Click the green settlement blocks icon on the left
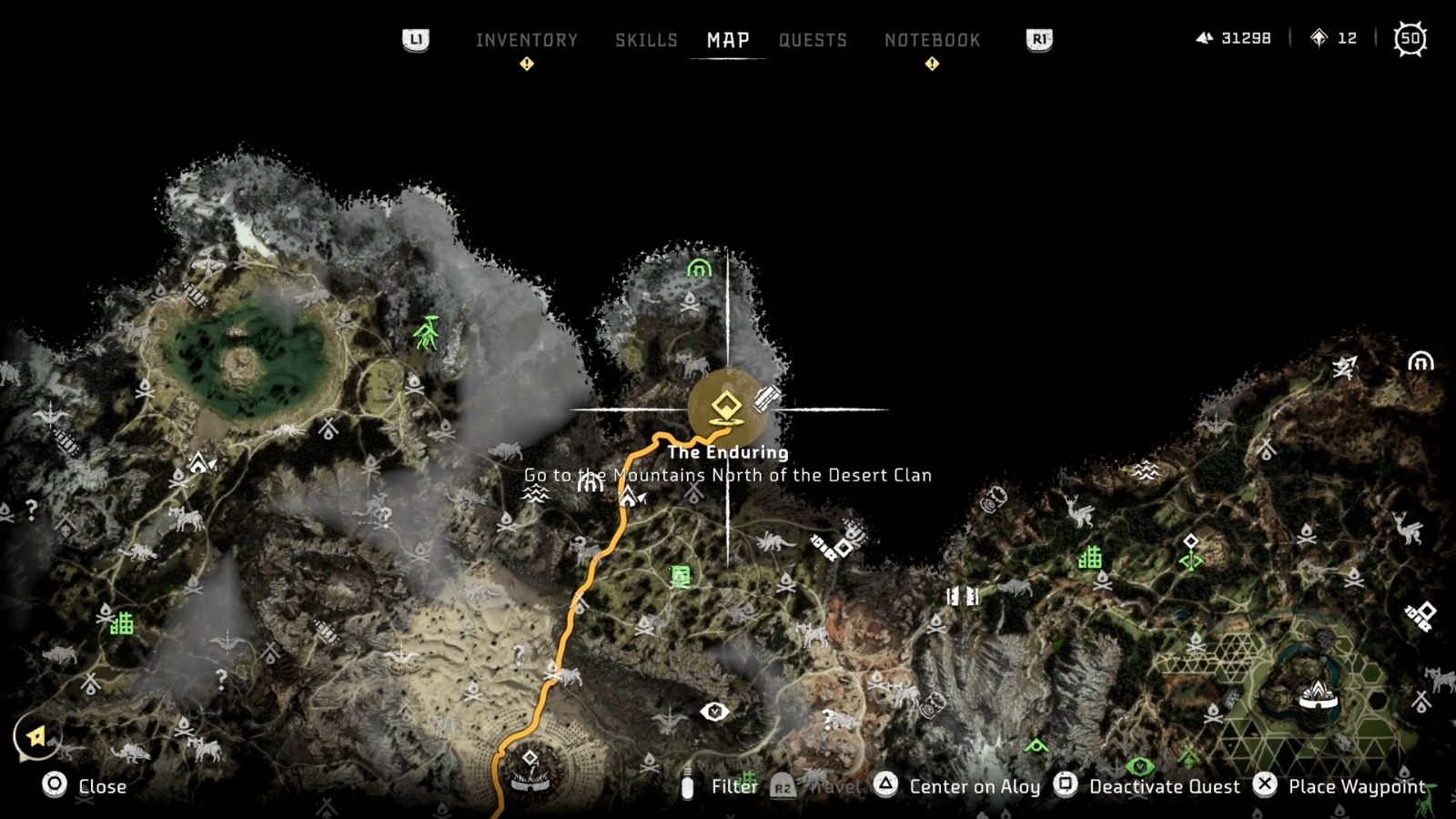Screen dimensions: 1456x819 coord(121,624)
